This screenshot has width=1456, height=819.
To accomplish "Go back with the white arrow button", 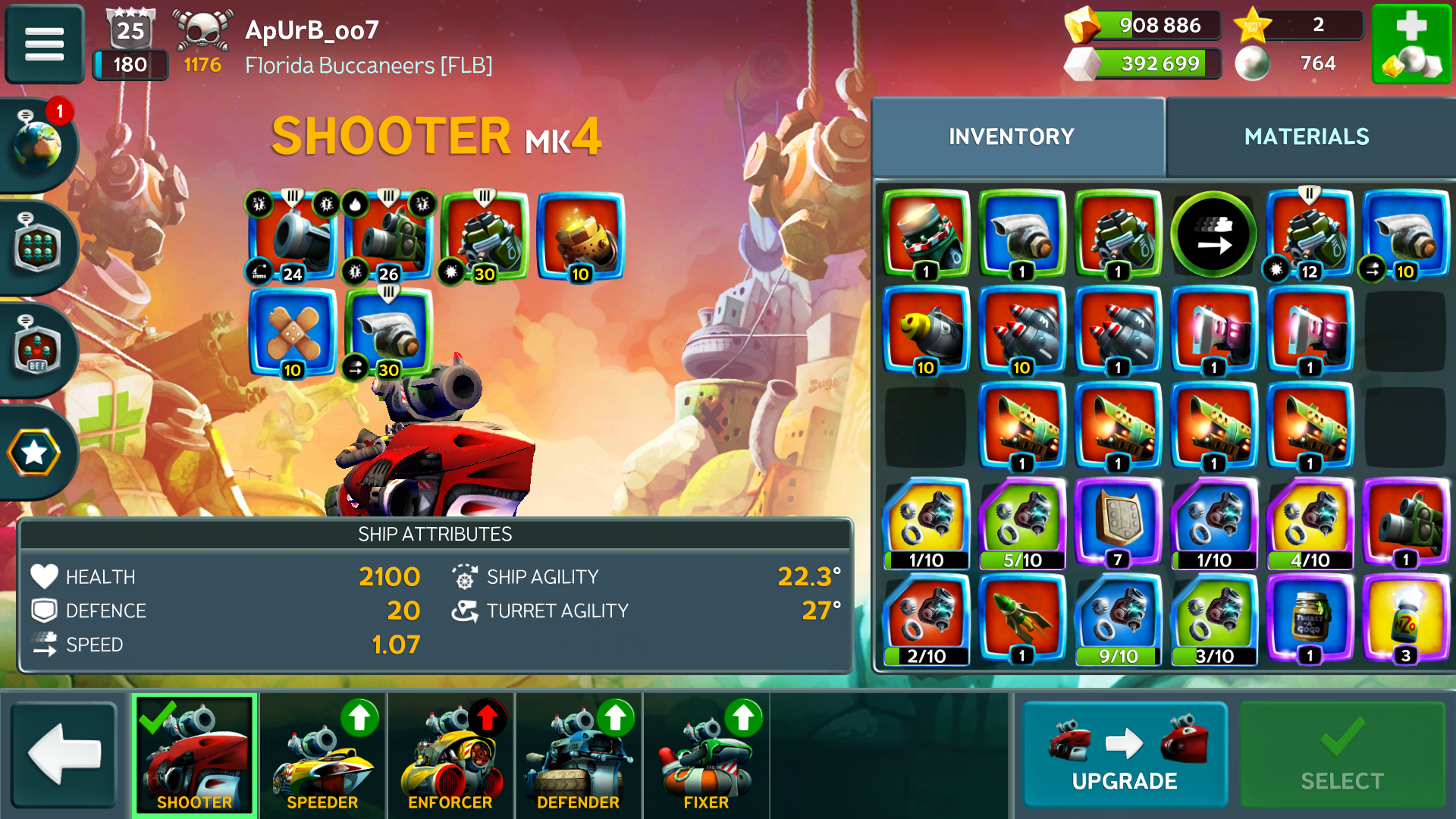I will [x=64, y=755].
